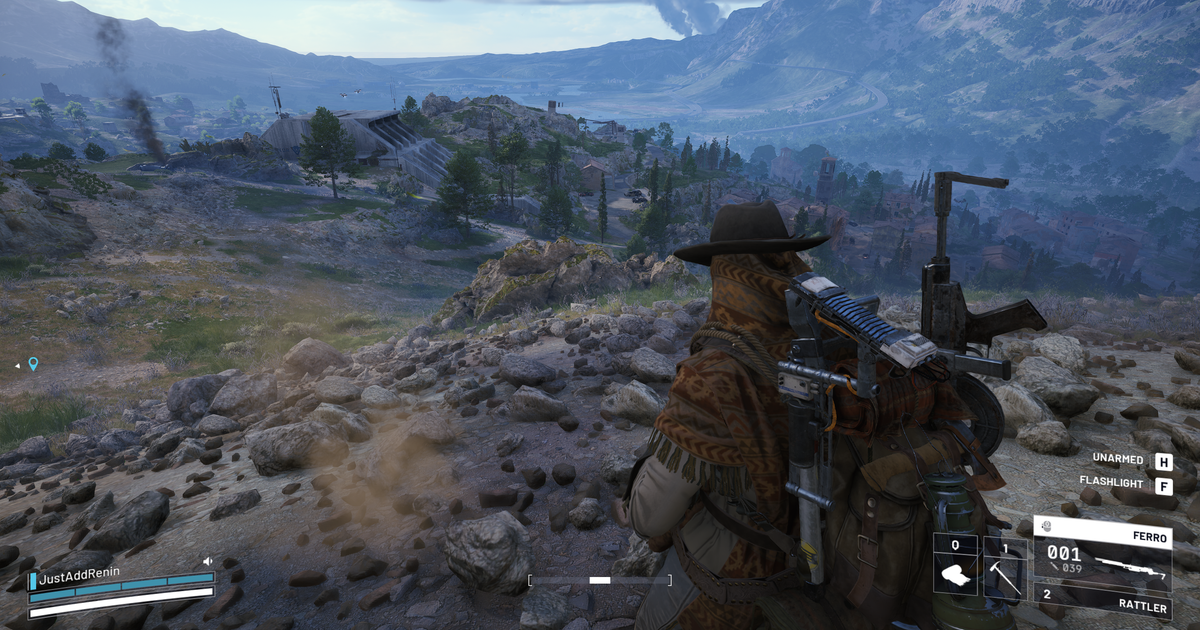This screenshot has height=630, width=1200.
Task: Toggle the speaker voice icon
Action: [x=208, y=562]
